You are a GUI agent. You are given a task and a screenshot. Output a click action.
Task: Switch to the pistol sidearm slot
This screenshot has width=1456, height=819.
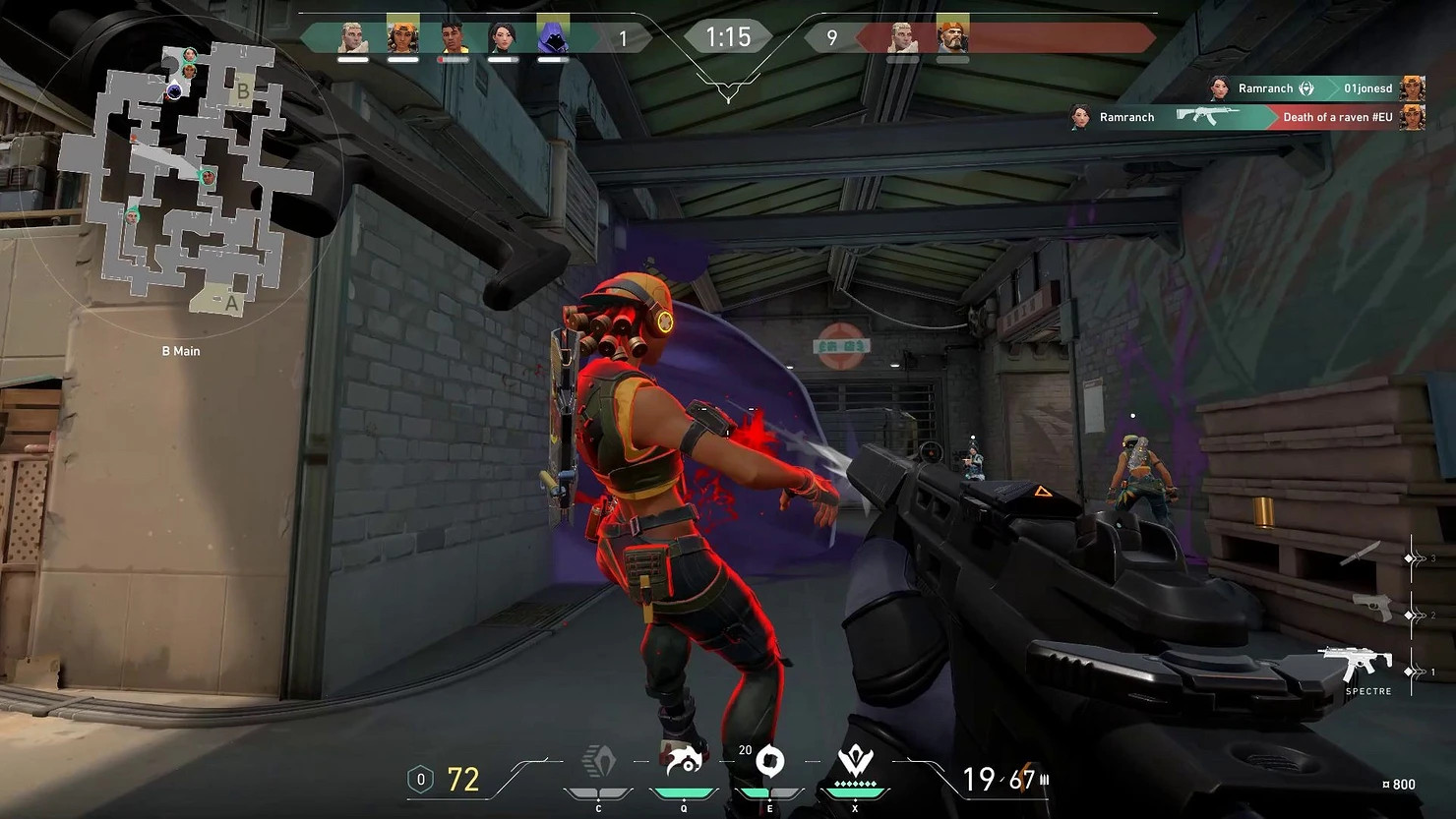[1373, 609]
